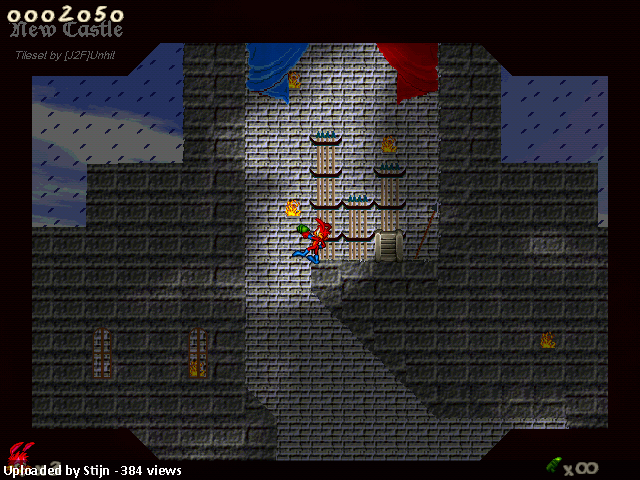Select the red rabbit lives icon

point(20,451)
